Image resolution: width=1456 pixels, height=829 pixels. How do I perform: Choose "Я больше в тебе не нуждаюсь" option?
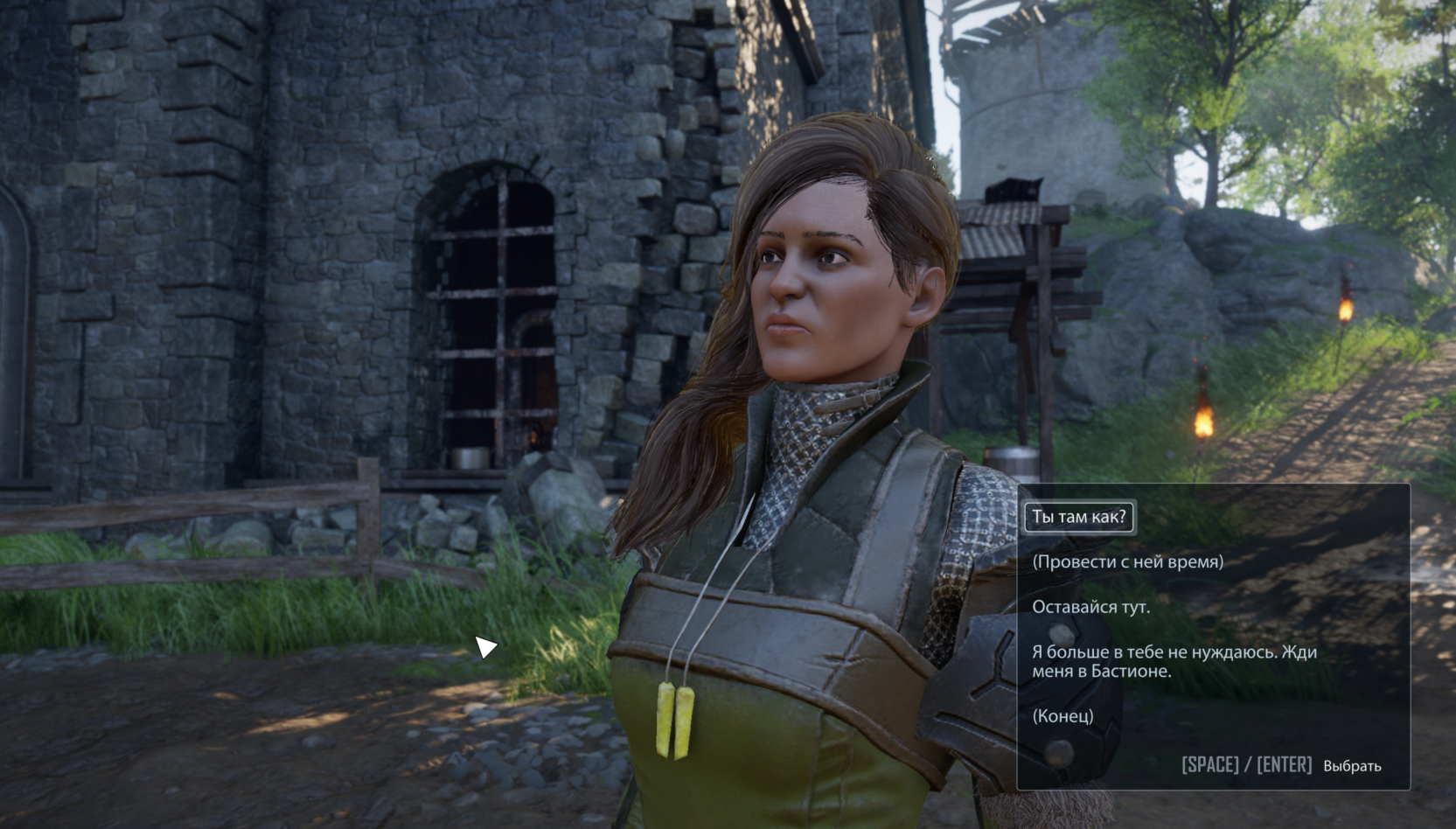tap(1174, 661)
